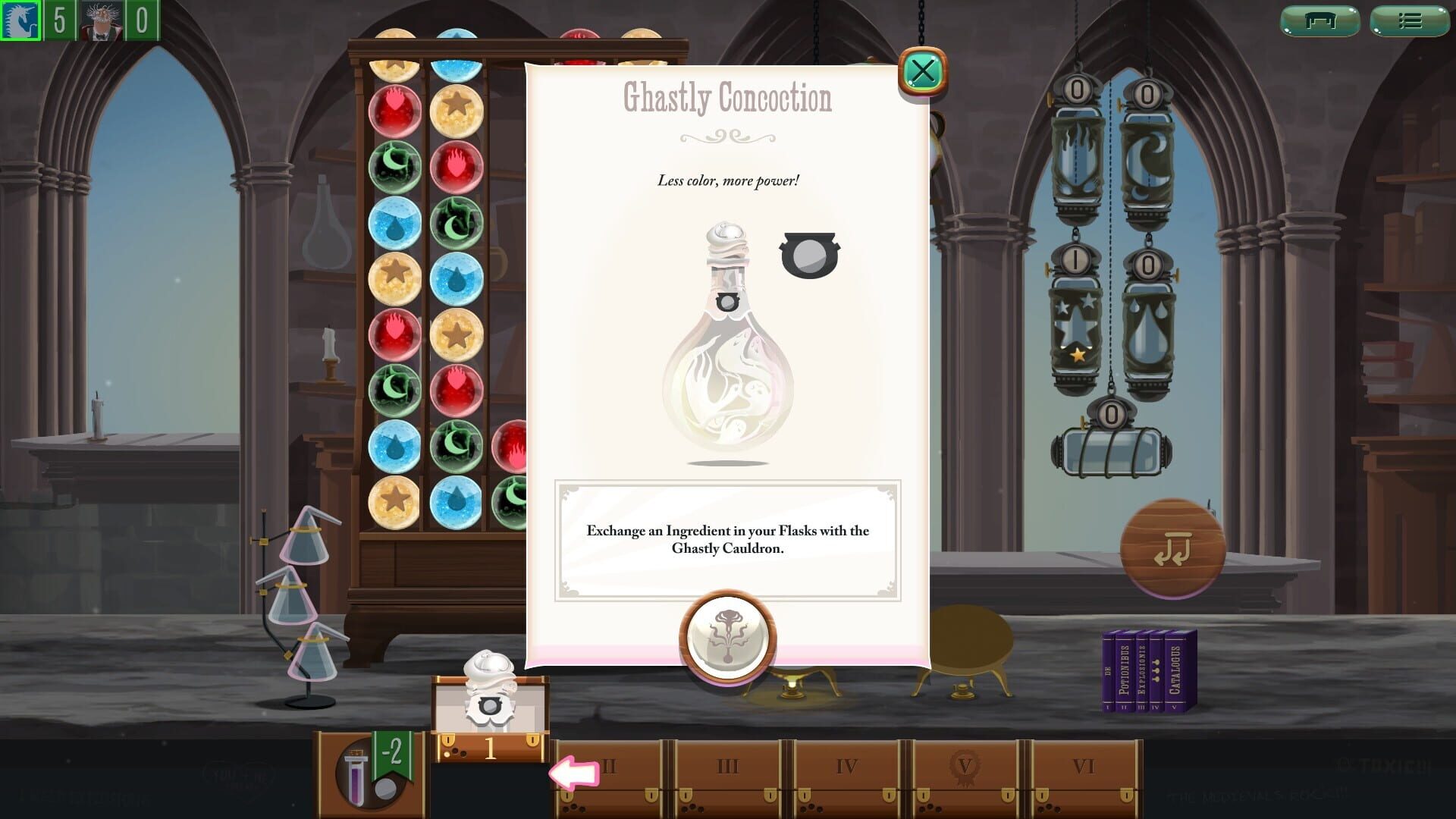Expand chest II to view its potions

[609, 767]
